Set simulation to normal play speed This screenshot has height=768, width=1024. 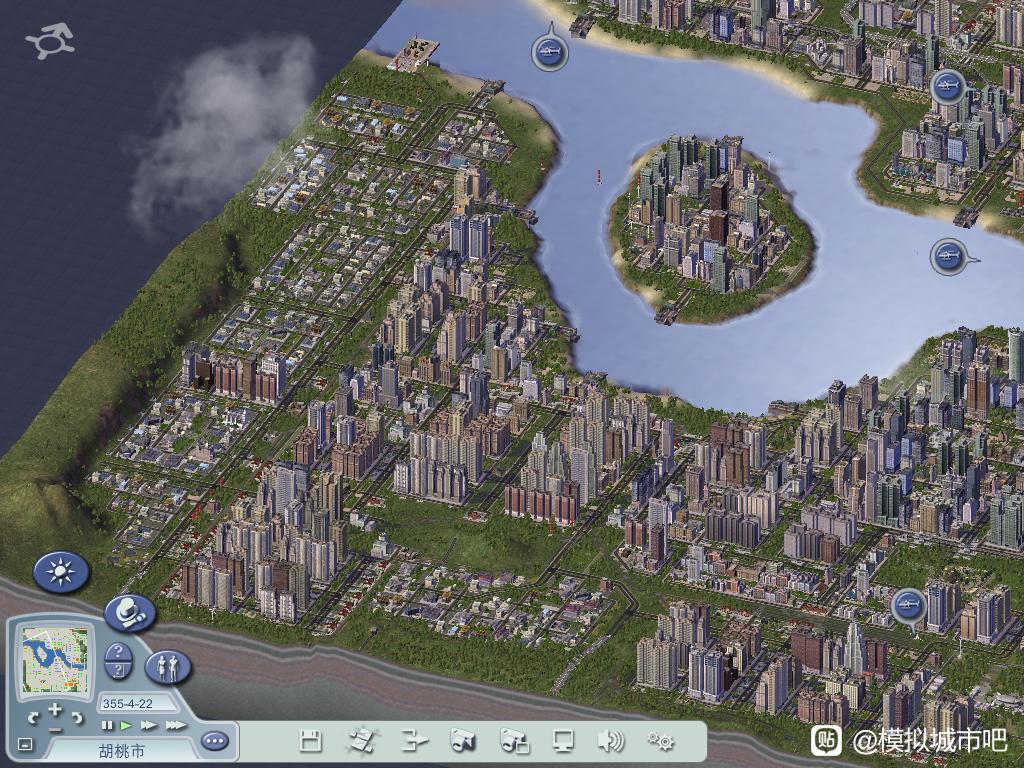click(126, 725)
